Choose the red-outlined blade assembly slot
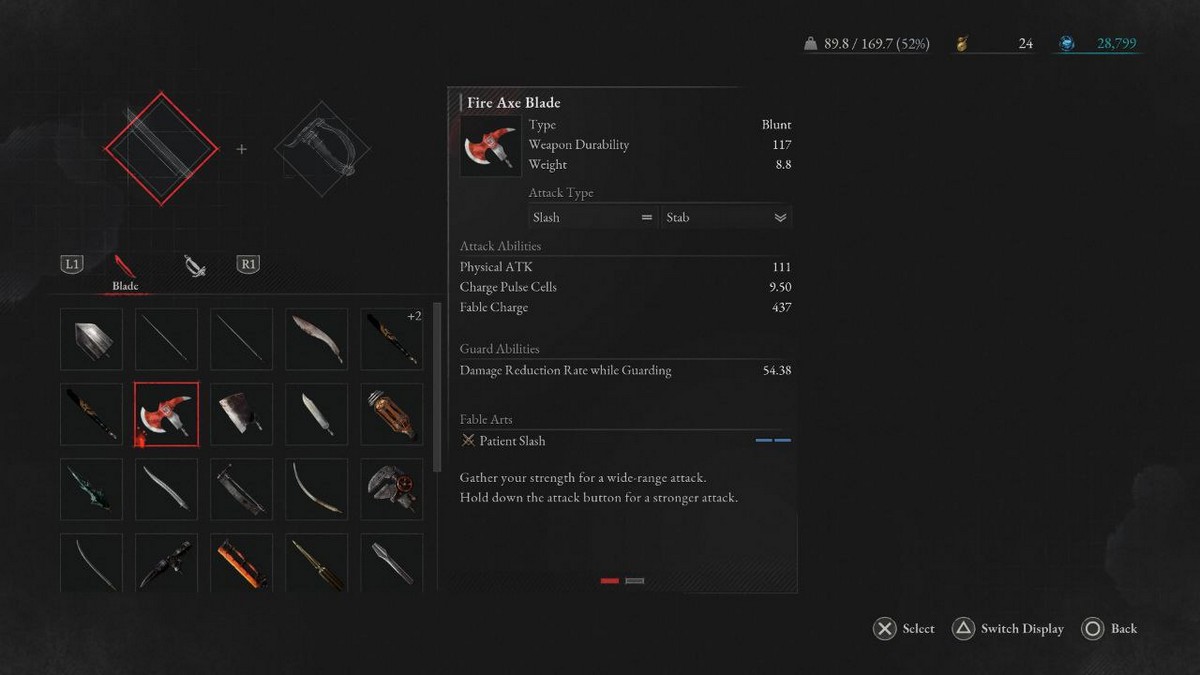The width and height of the screenshot is (1200, 675). (161, 149)
